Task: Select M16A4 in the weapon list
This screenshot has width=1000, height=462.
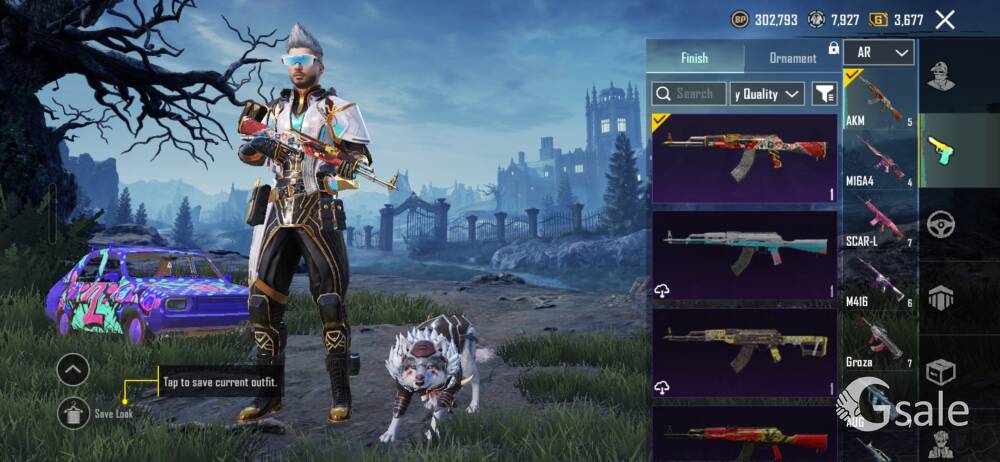Action: click(879, 160)
